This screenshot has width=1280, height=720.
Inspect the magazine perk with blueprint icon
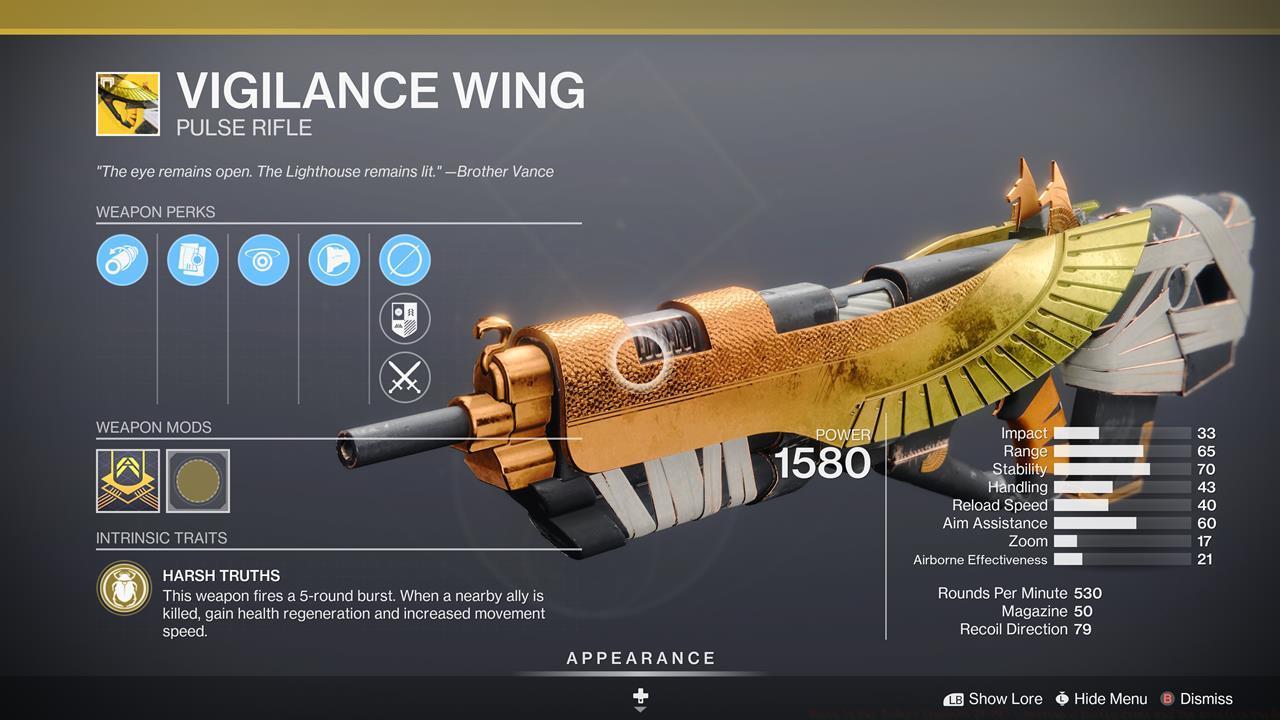193,260
